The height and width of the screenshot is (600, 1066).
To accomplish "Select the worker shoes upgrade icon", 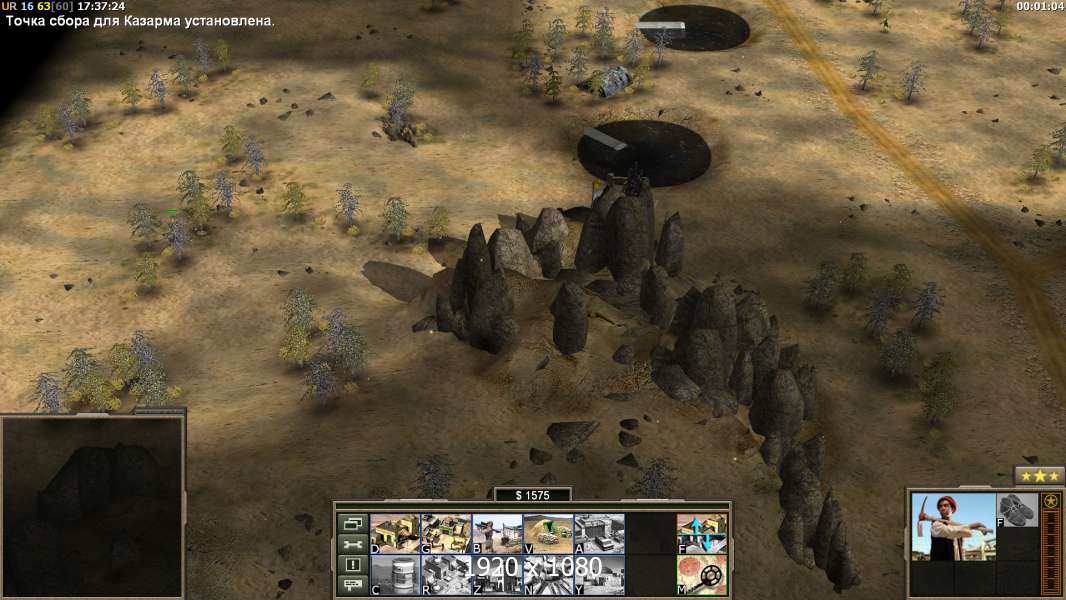I will coord(1018,510).
